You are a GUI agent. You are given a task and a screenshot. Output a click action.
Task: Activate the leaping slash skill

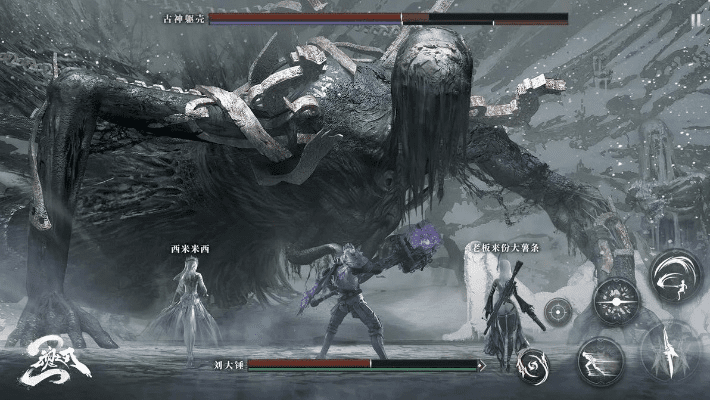pyautogui.click(x=675, y=275)
